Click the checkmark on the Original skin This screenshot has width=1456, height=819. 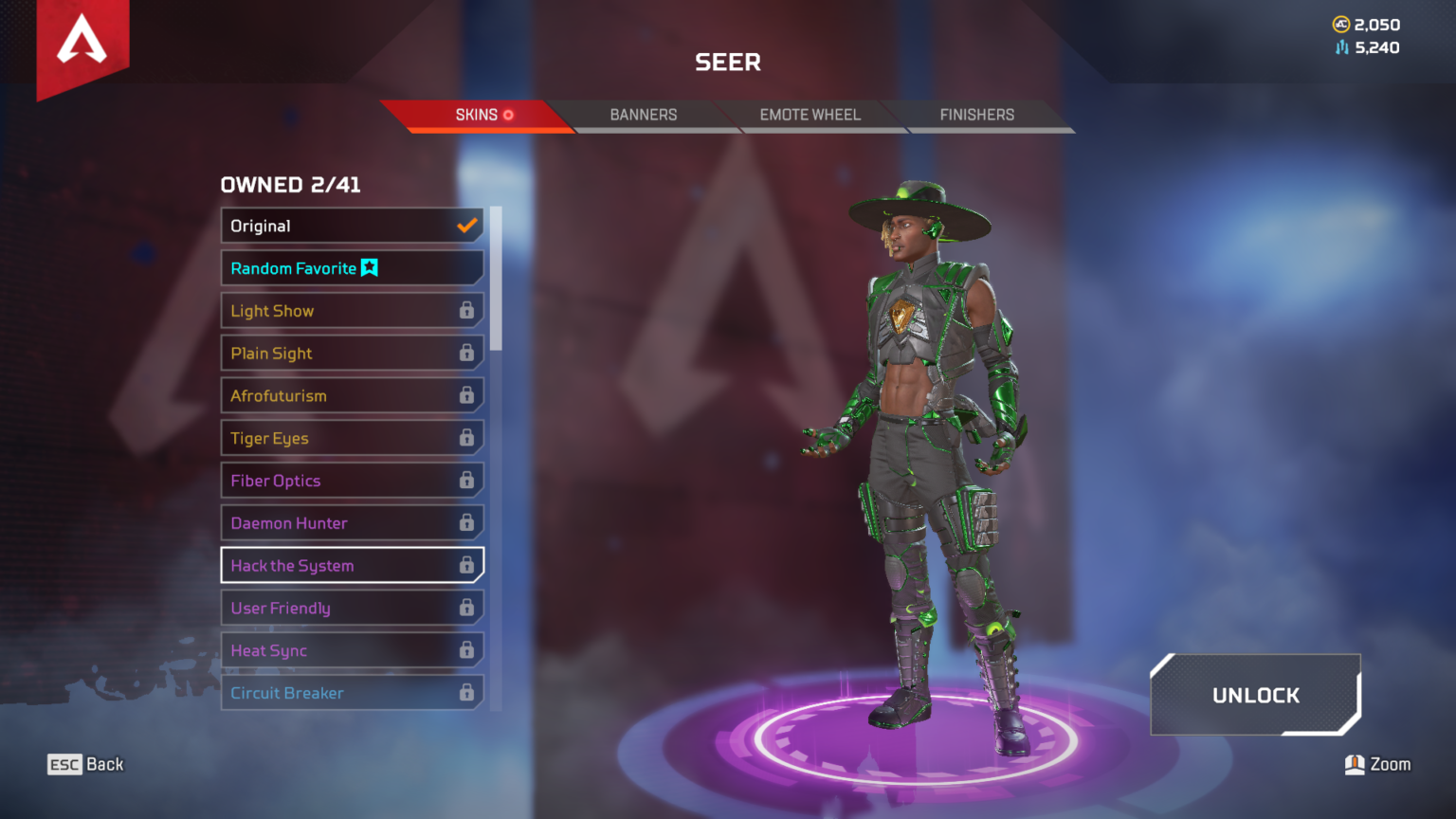pyautogui.click(x=466, y=226)
